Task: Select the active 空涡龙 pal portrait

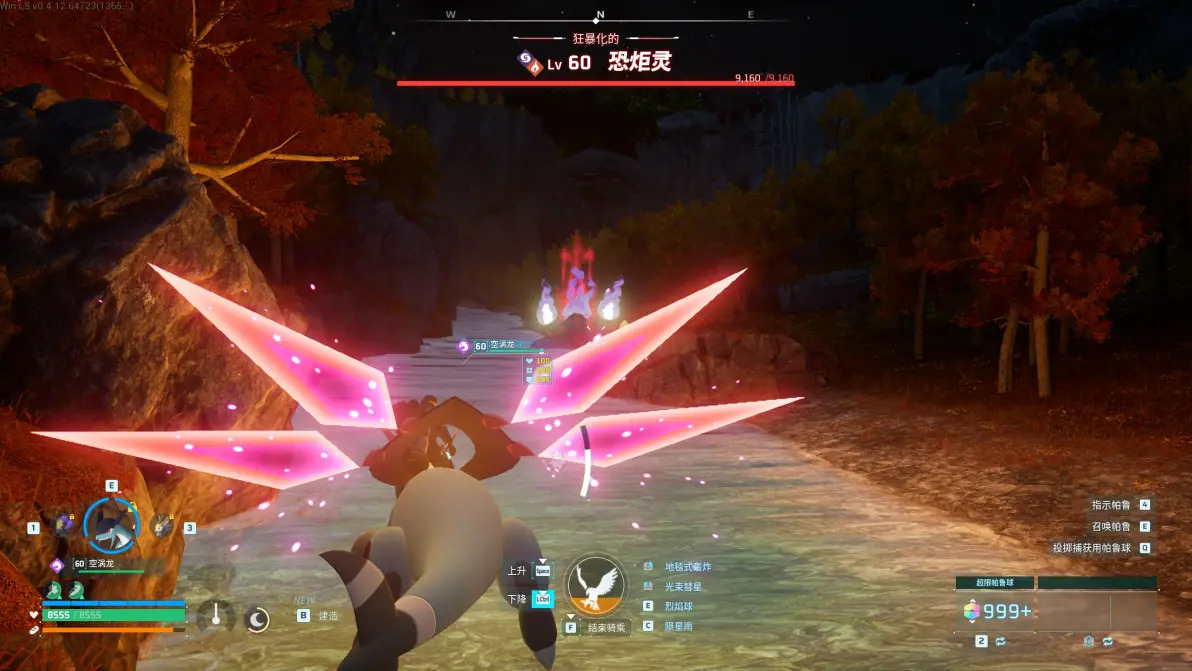Action: [111, 524]
